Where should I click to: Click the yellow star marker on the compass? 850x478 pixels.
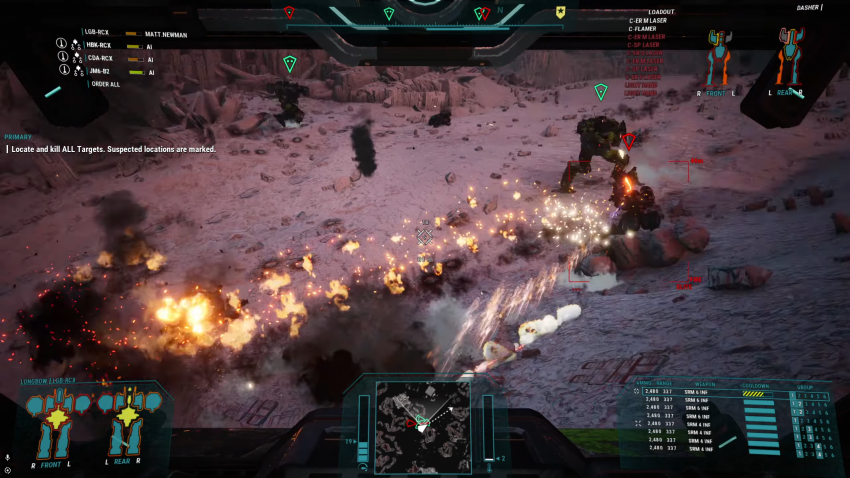coord(561,13)
